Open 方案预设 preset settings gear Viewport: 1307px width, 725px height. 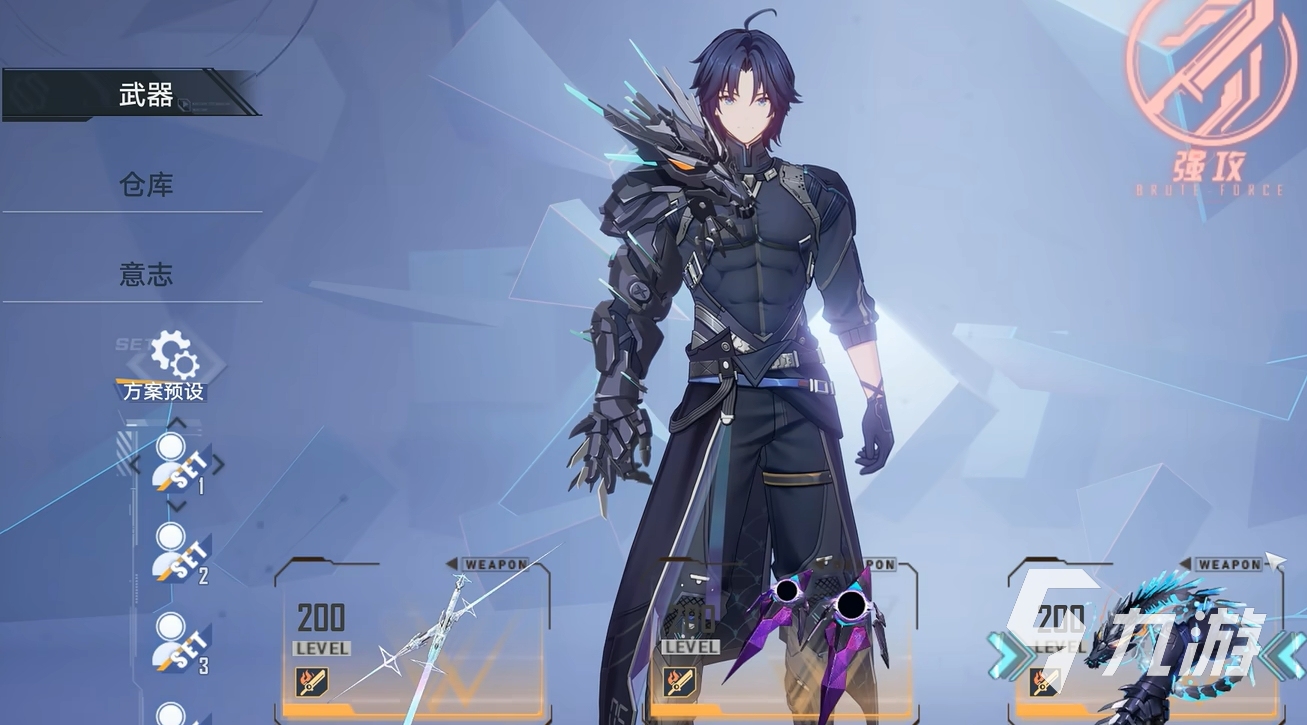click(x=172, y=358)
